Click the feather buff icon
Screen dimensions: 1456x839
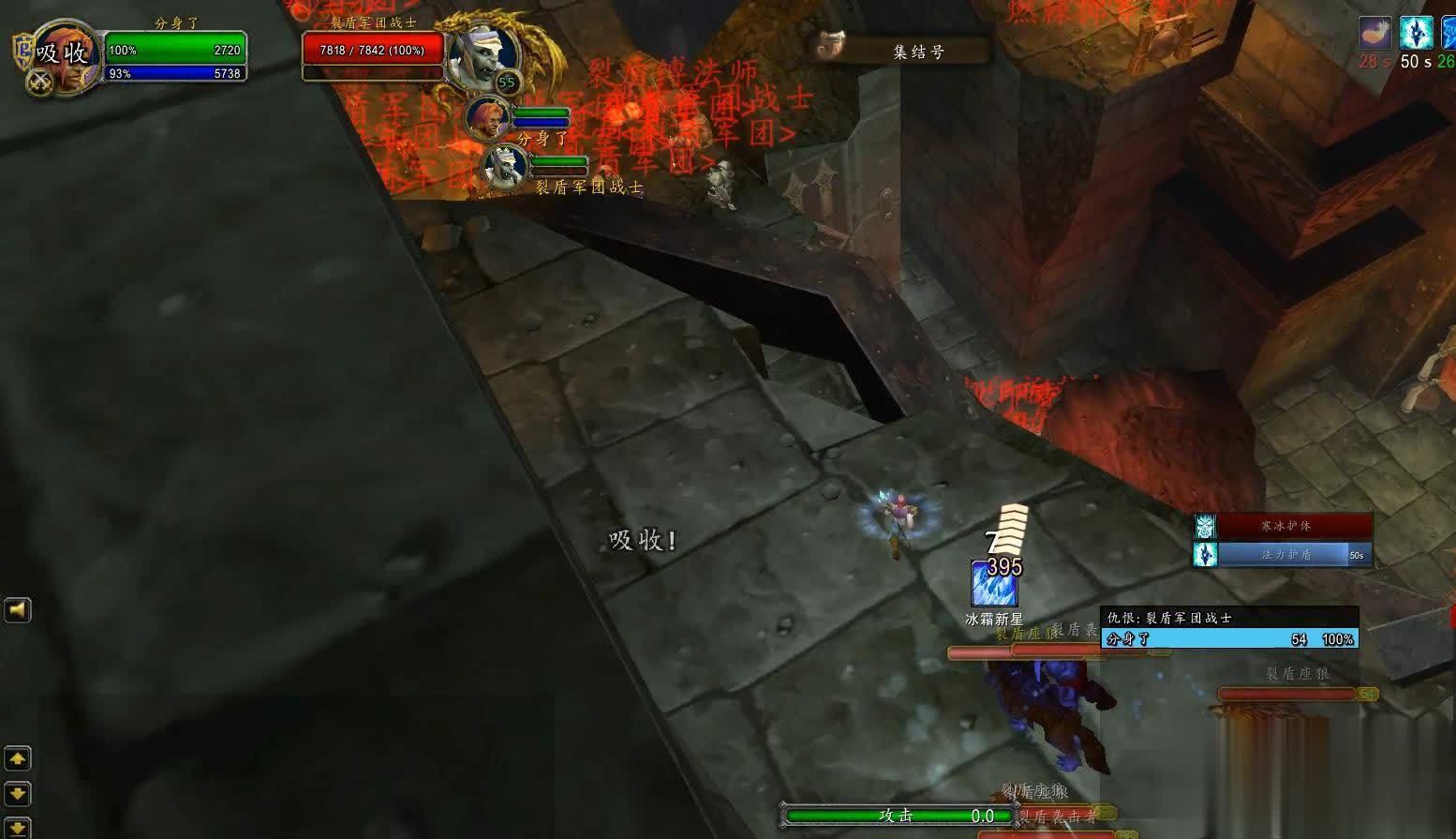pyautogui.click(x=1374, y=33)
